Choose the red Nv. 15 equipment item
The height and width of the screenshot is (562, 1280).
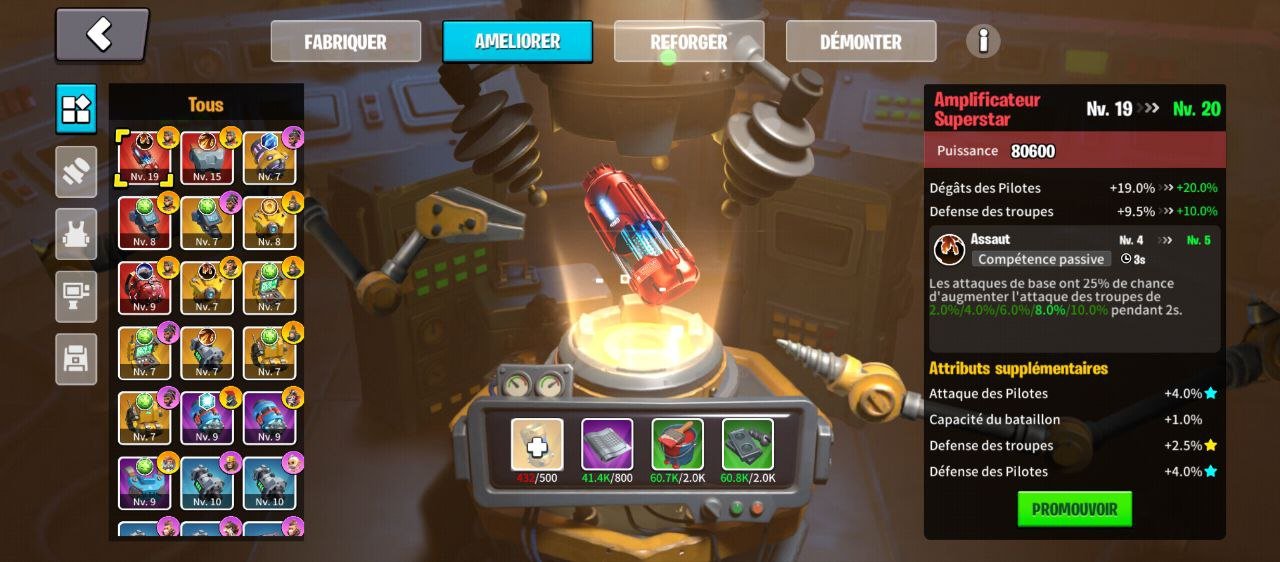[x=207, y=158]
